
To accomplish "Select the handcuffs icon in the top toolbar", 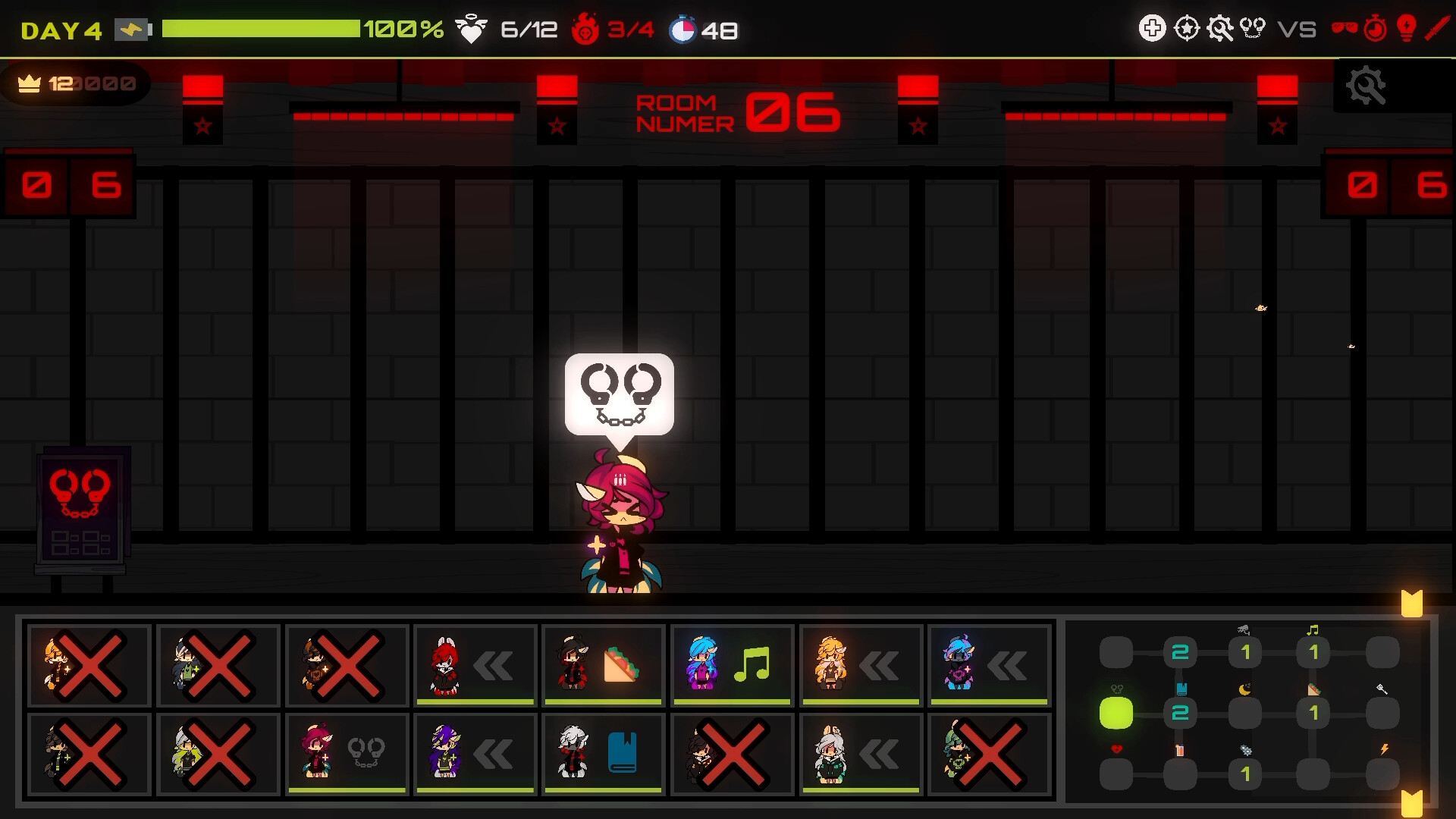I will coord(1251,27).
